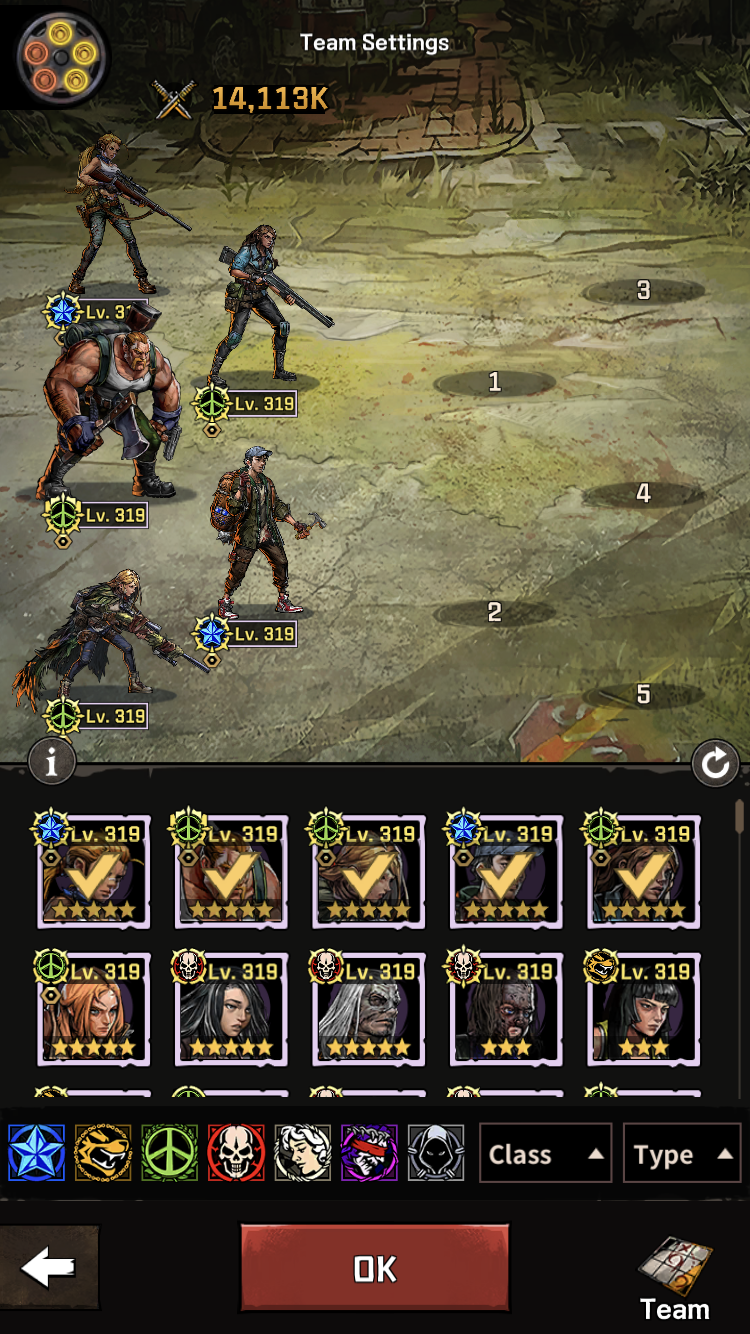750x1334 pixels.
Task: Select the white-haired masked hero card
Action: 368,1008
